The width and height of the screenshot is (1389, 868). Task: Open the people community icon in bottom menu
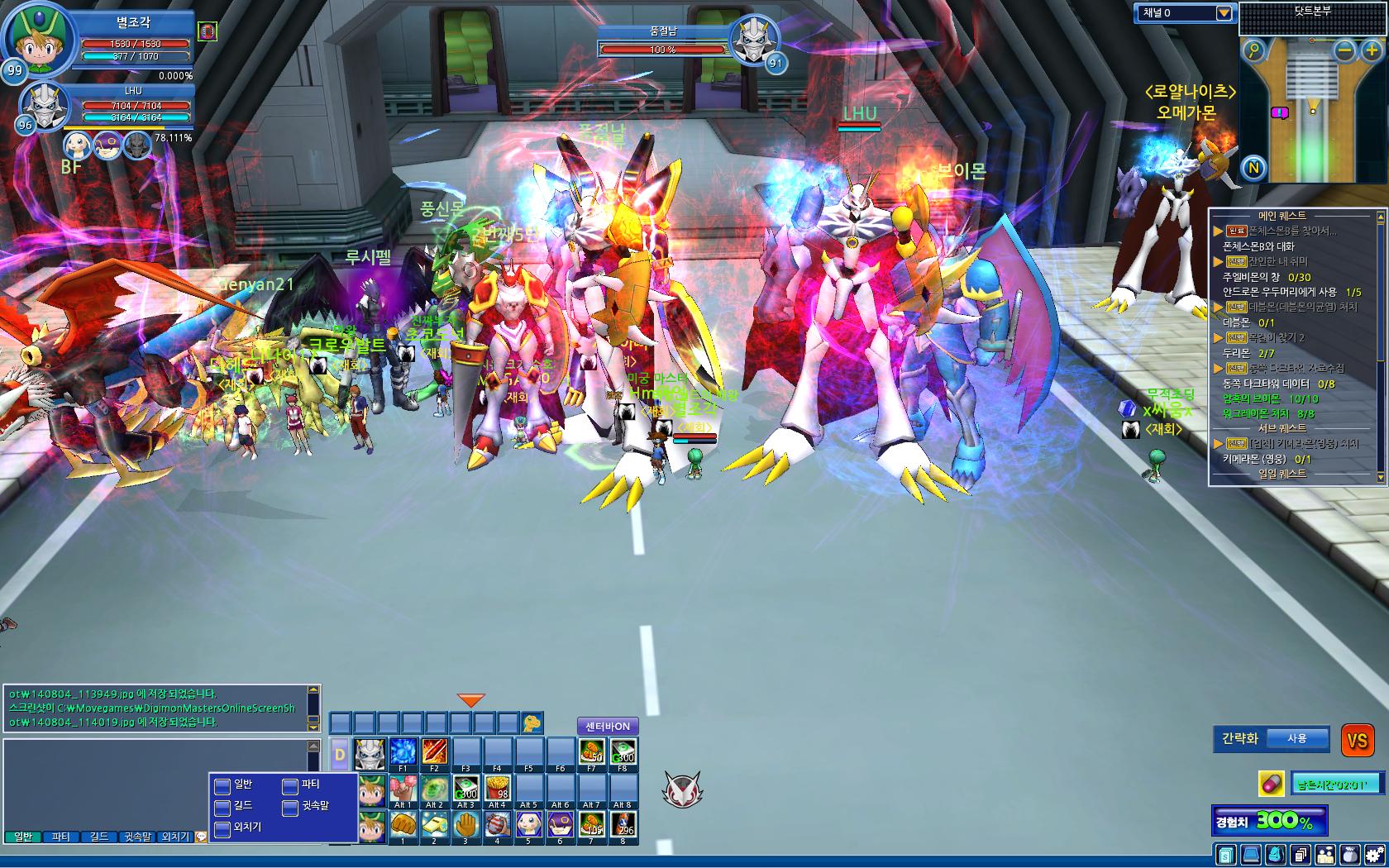point(1325,855)
